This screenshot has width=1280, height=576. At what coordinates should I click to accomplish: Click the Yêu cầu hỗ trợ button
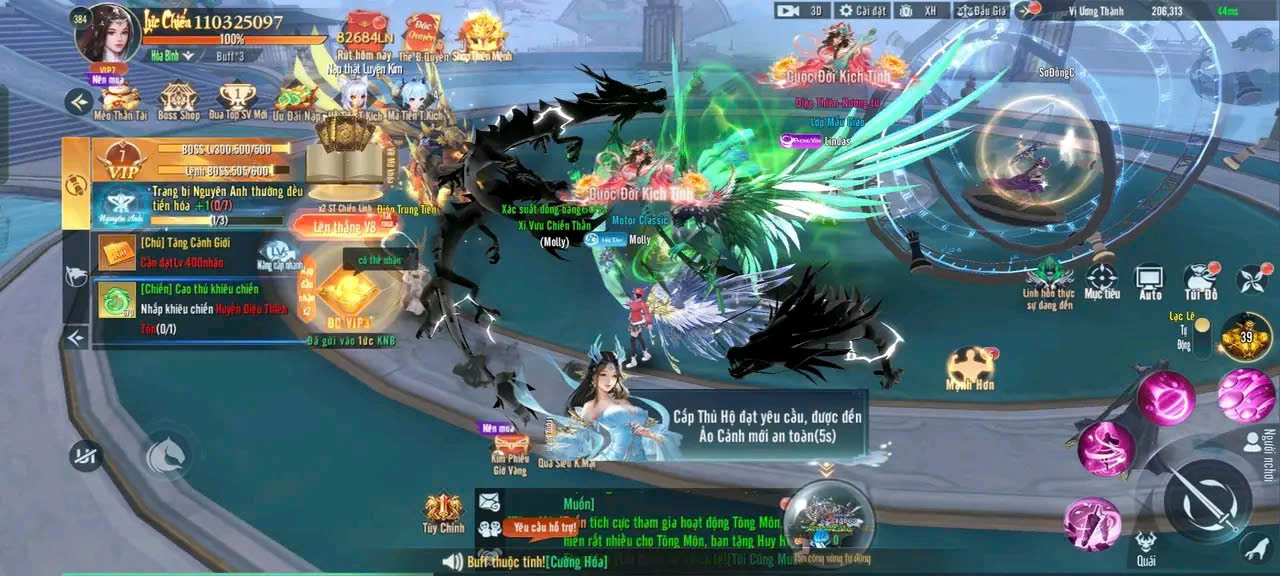click(541, 526)
